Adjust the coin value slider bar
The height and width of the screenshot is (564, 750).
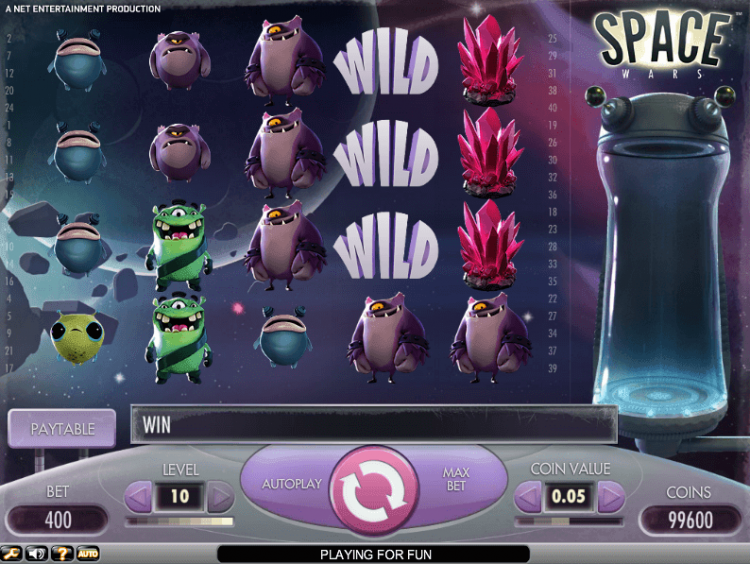[x=569, y=521]
